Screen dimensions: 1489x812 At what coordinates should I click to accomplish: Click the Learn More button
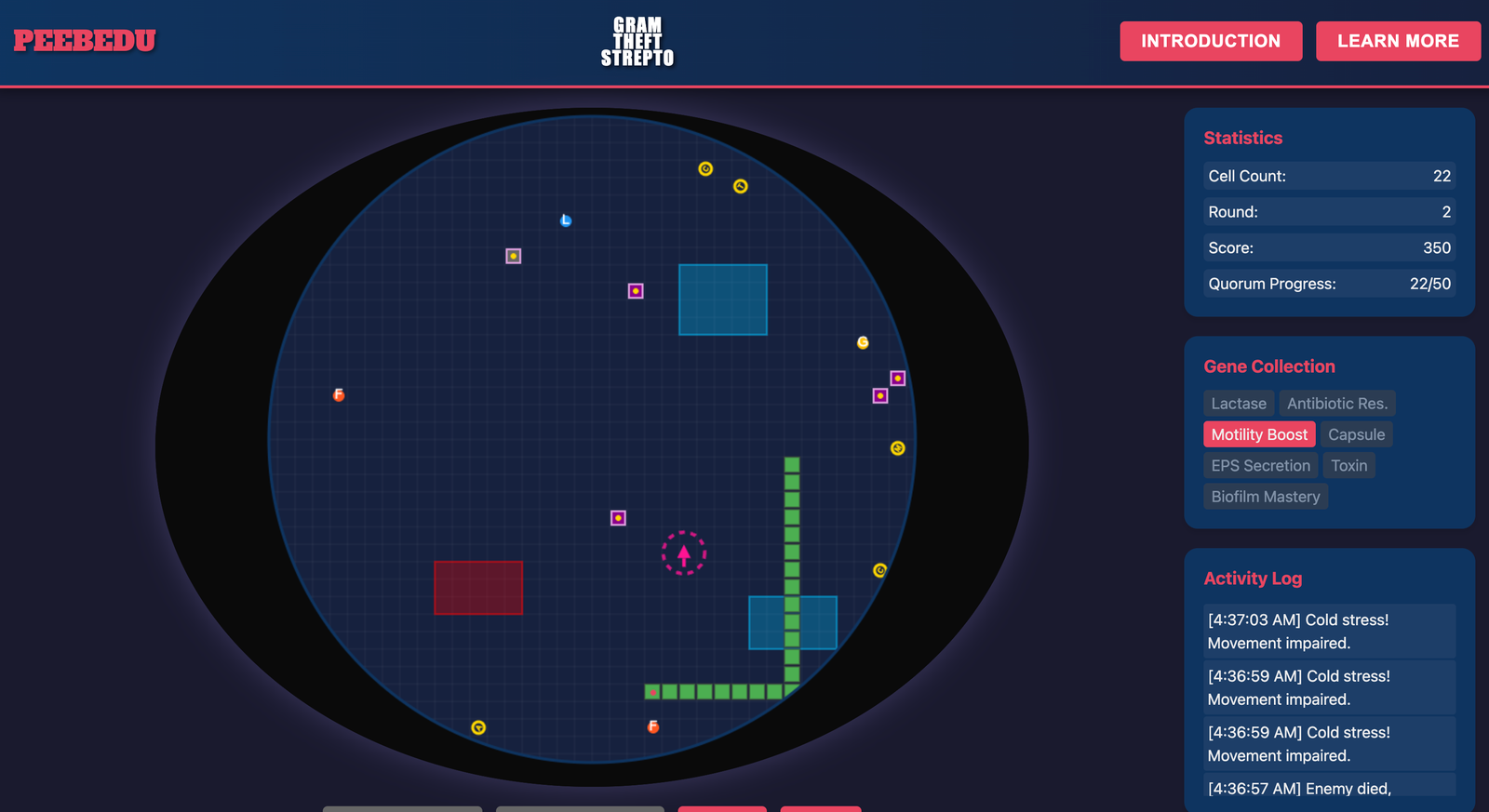[1397, 41]
